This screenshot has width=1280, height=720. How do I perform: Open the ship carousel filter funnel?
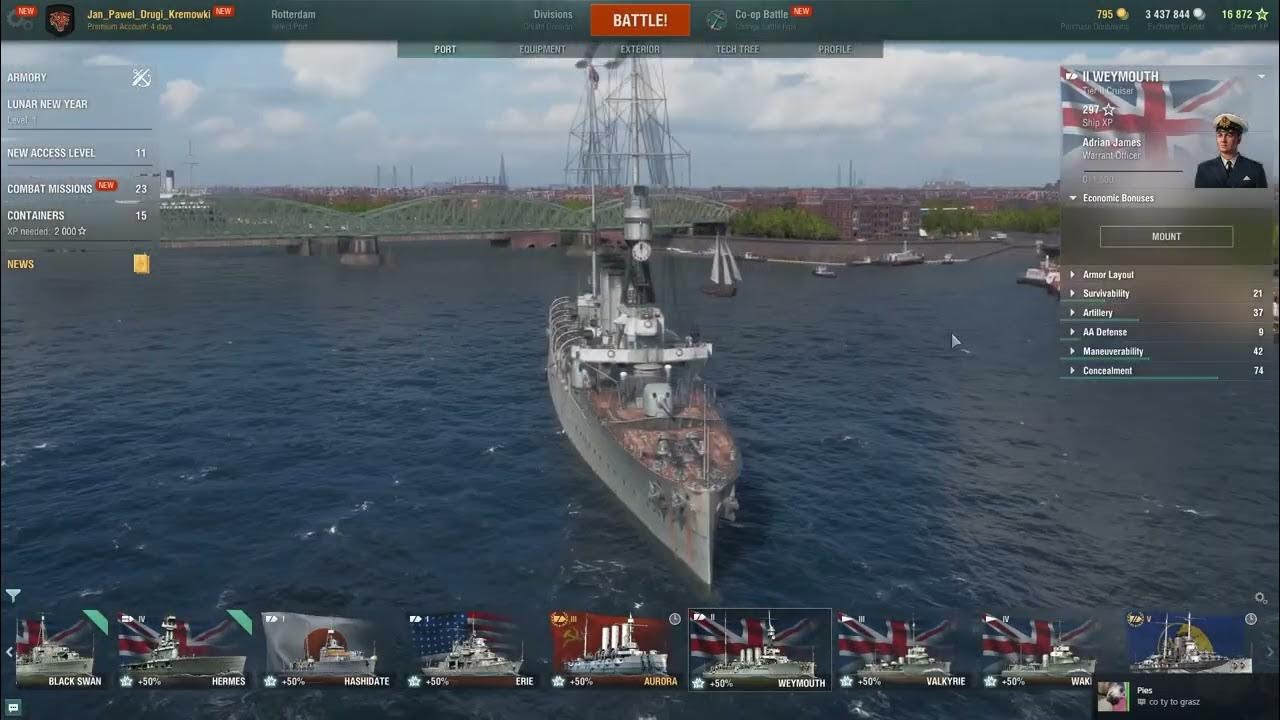[x=13, y=596]
